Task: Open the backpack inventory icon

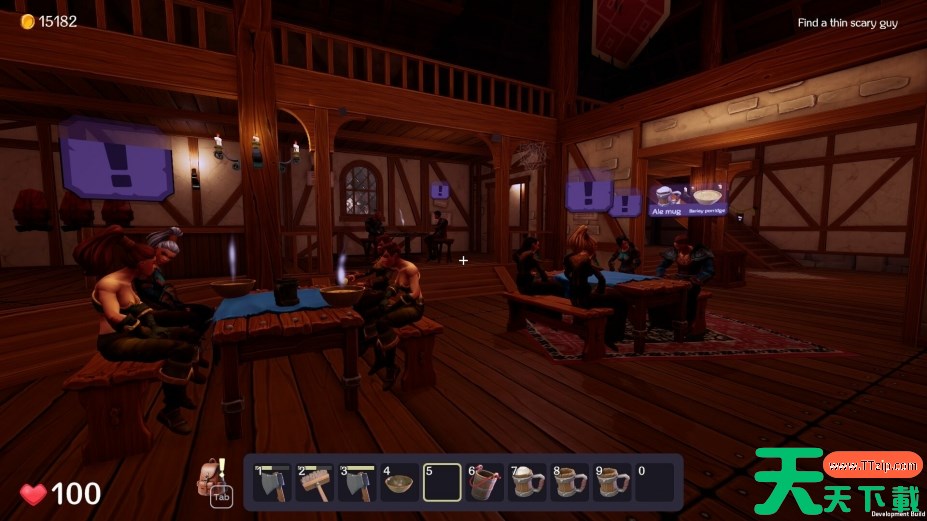Action: (210, 476)
